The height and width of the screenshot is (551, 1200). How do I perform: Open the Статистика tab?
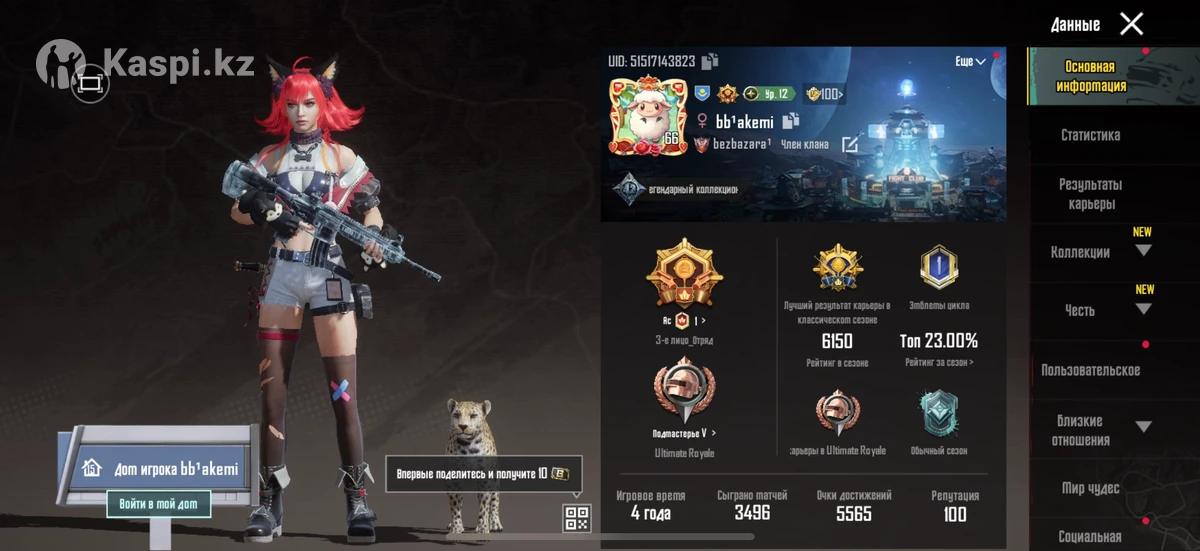(1090, 135)
